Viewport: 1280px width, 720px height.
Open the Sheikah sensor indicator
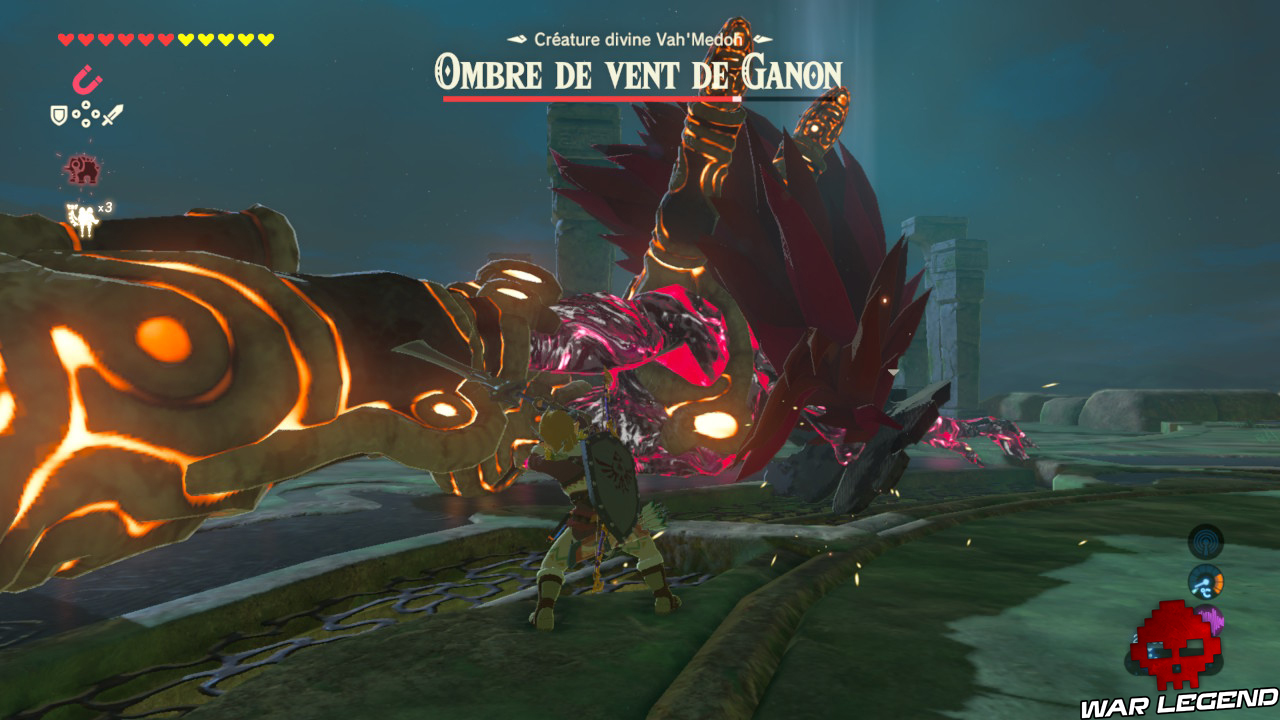pos(1205,542)
